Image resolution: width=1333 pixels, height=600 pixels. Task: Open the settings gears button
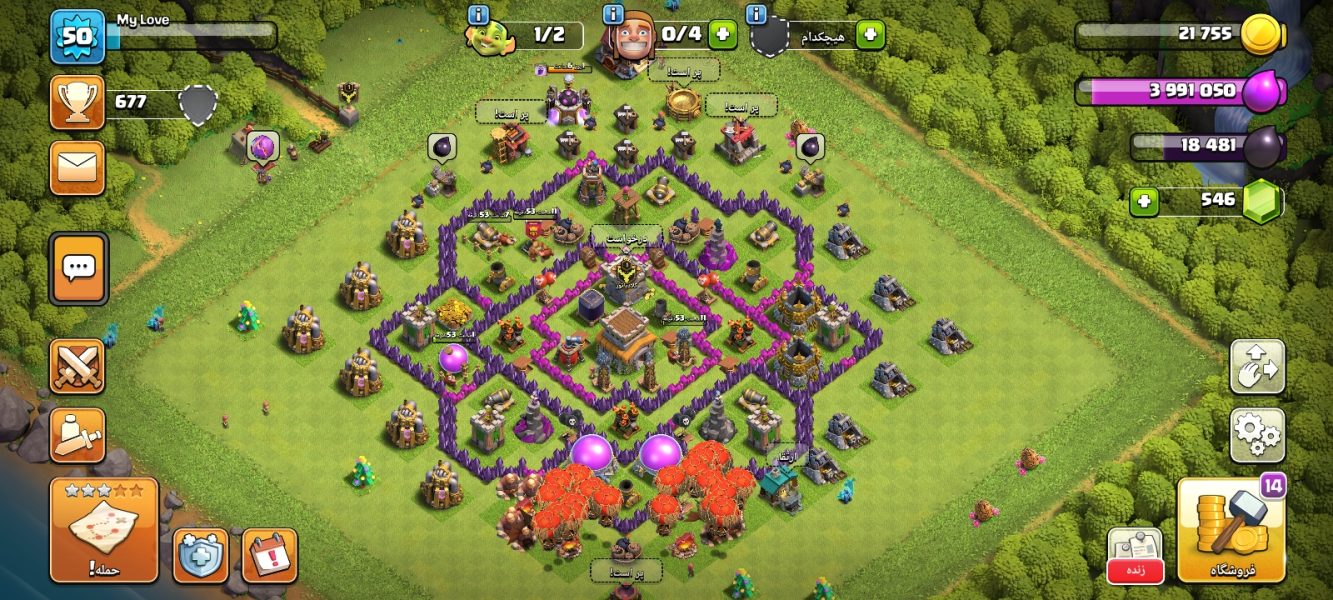click(1257, 434)
